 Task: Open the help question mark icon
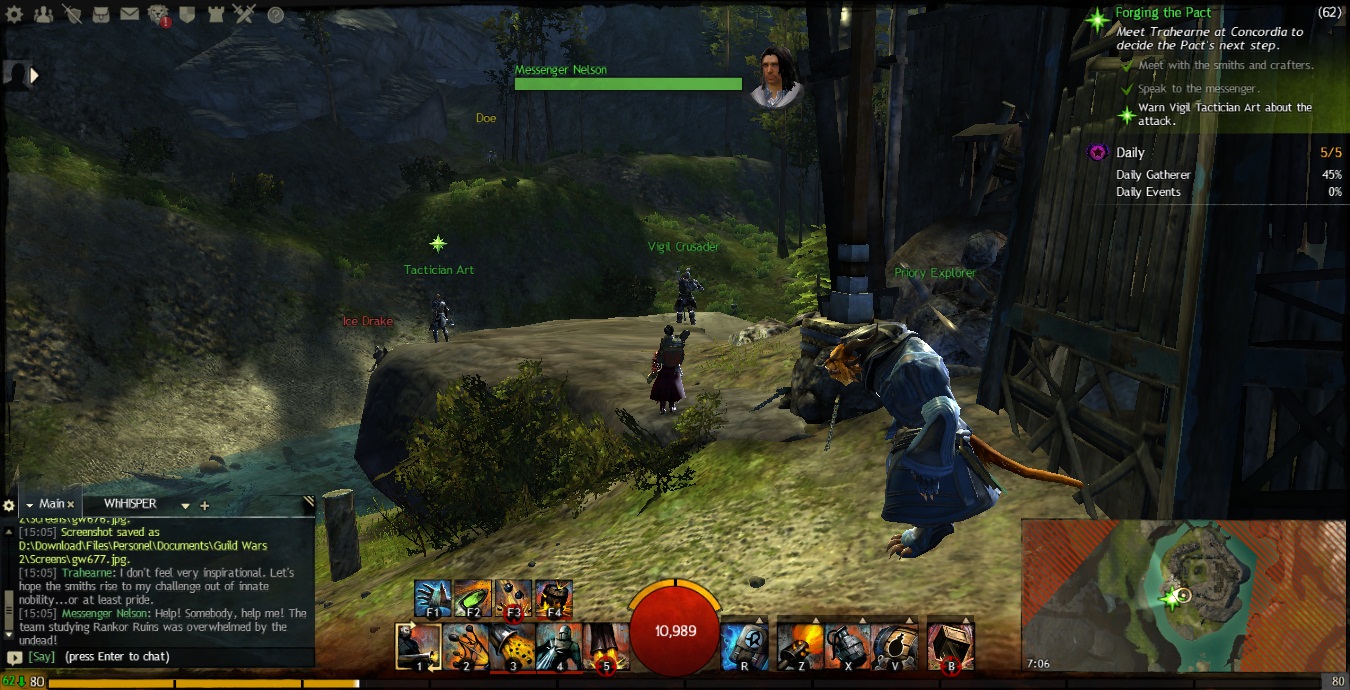tap(275, 15)
